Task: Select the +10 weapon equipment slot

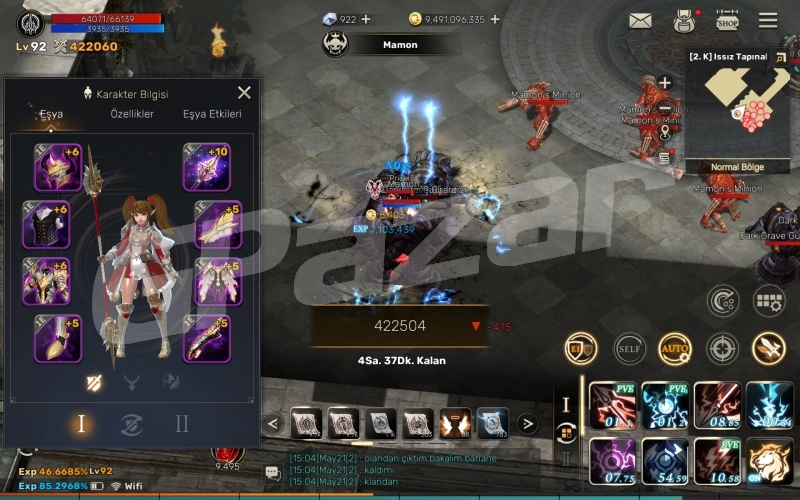Action: coord(207,168)
